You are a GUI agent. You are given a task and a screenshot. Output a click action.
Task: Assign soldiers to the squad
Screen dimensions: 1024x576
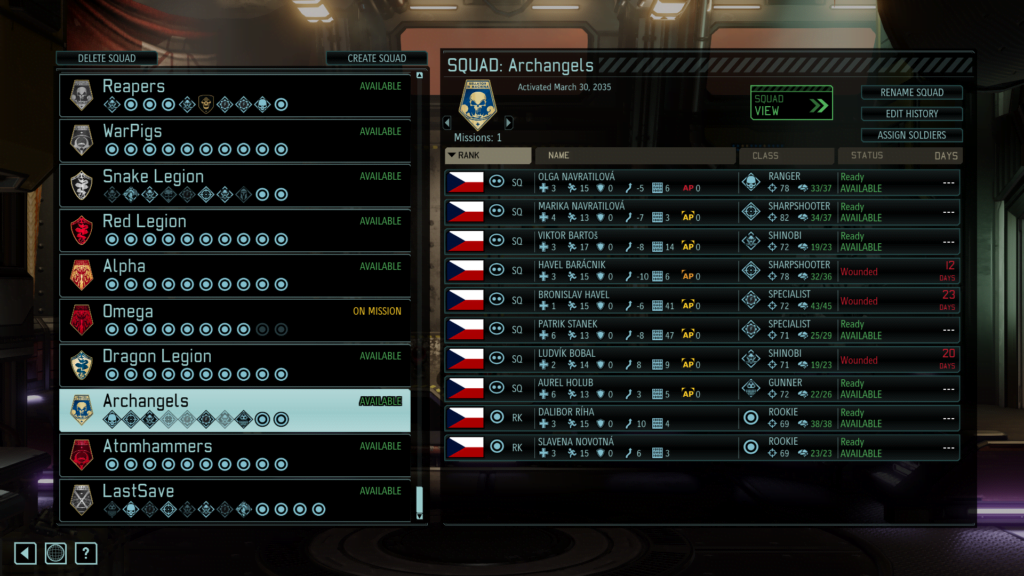pyautogui.click(x=911, y=135)
